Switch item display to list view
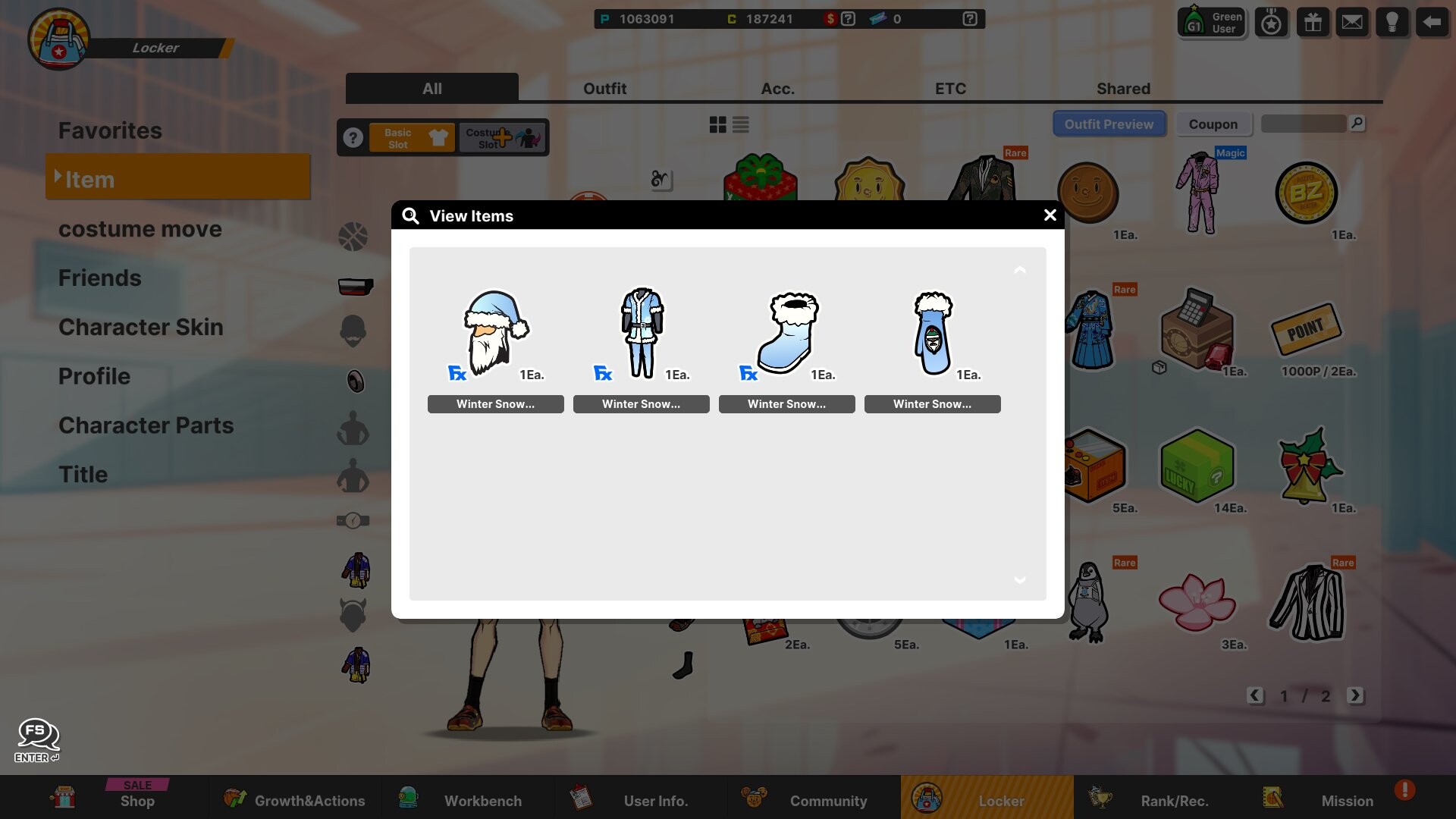The image size is (1456, 819). (x=741, y=124)
